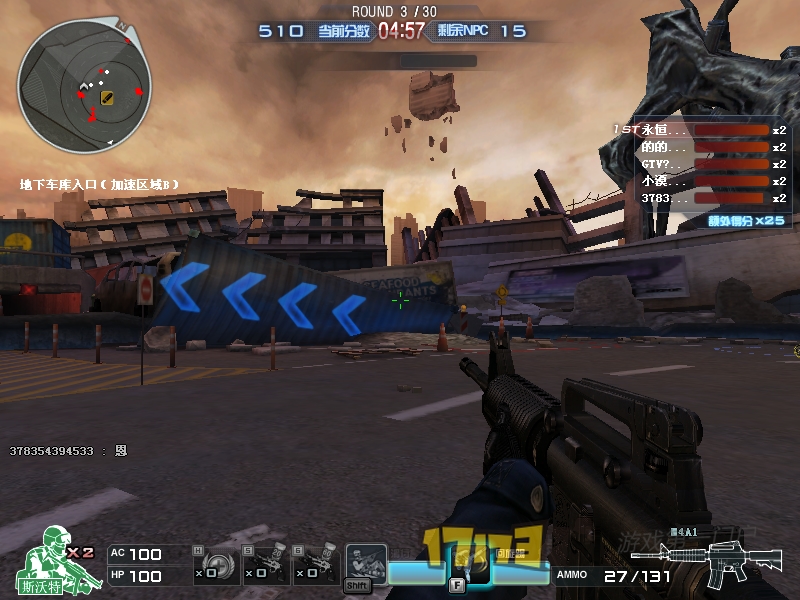
Task: Select the 斯沃特 soldier portrait
Action: (50, 562)
